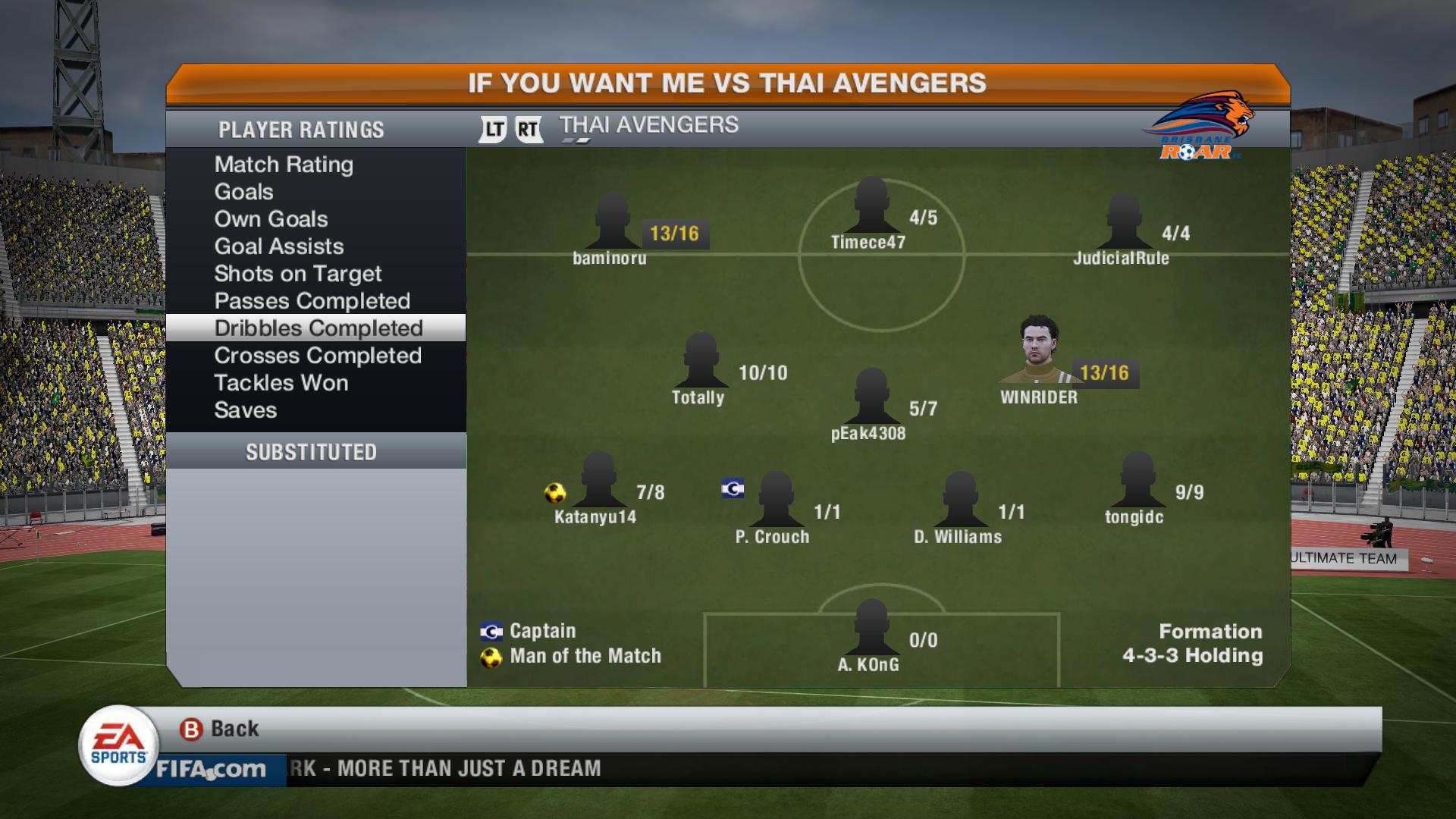Select the Match Rating entry
Screen dimensions: 1456x819
coord(284,165)
